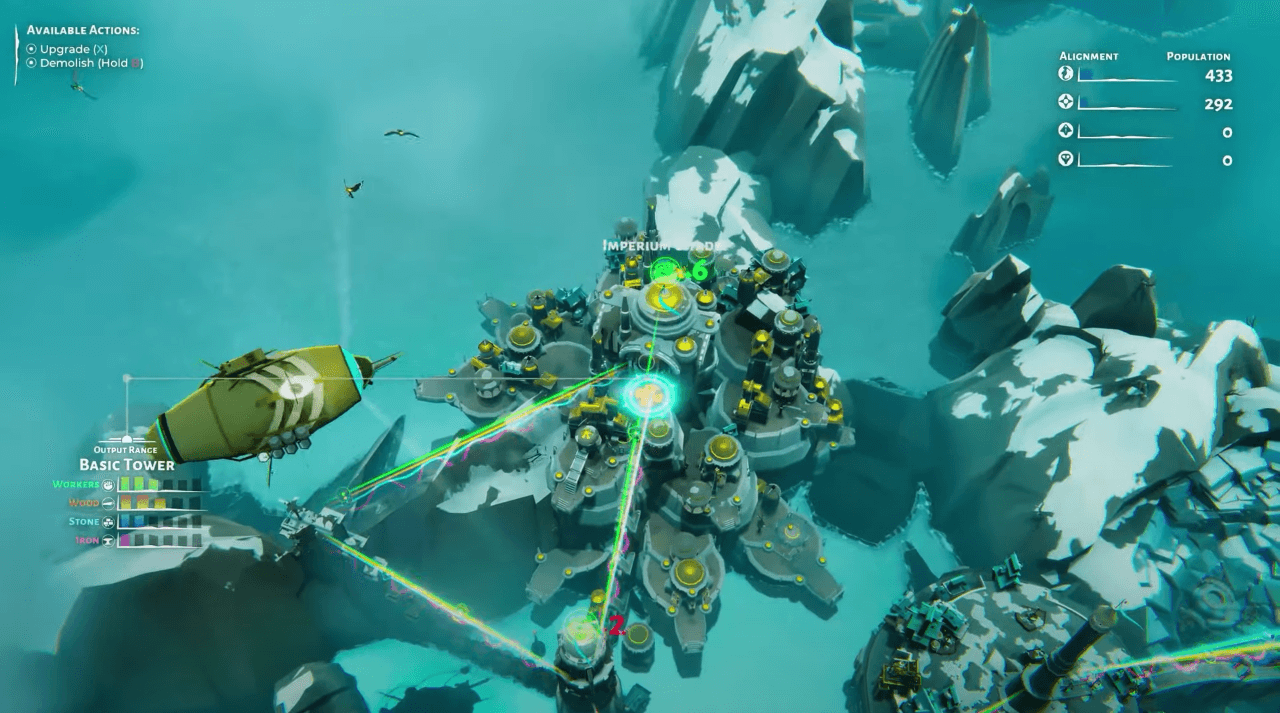The width and height of the screenshot is (1280, 713).
Task: Choose the triangular gem alignment icon
Action: [1065, 159]
